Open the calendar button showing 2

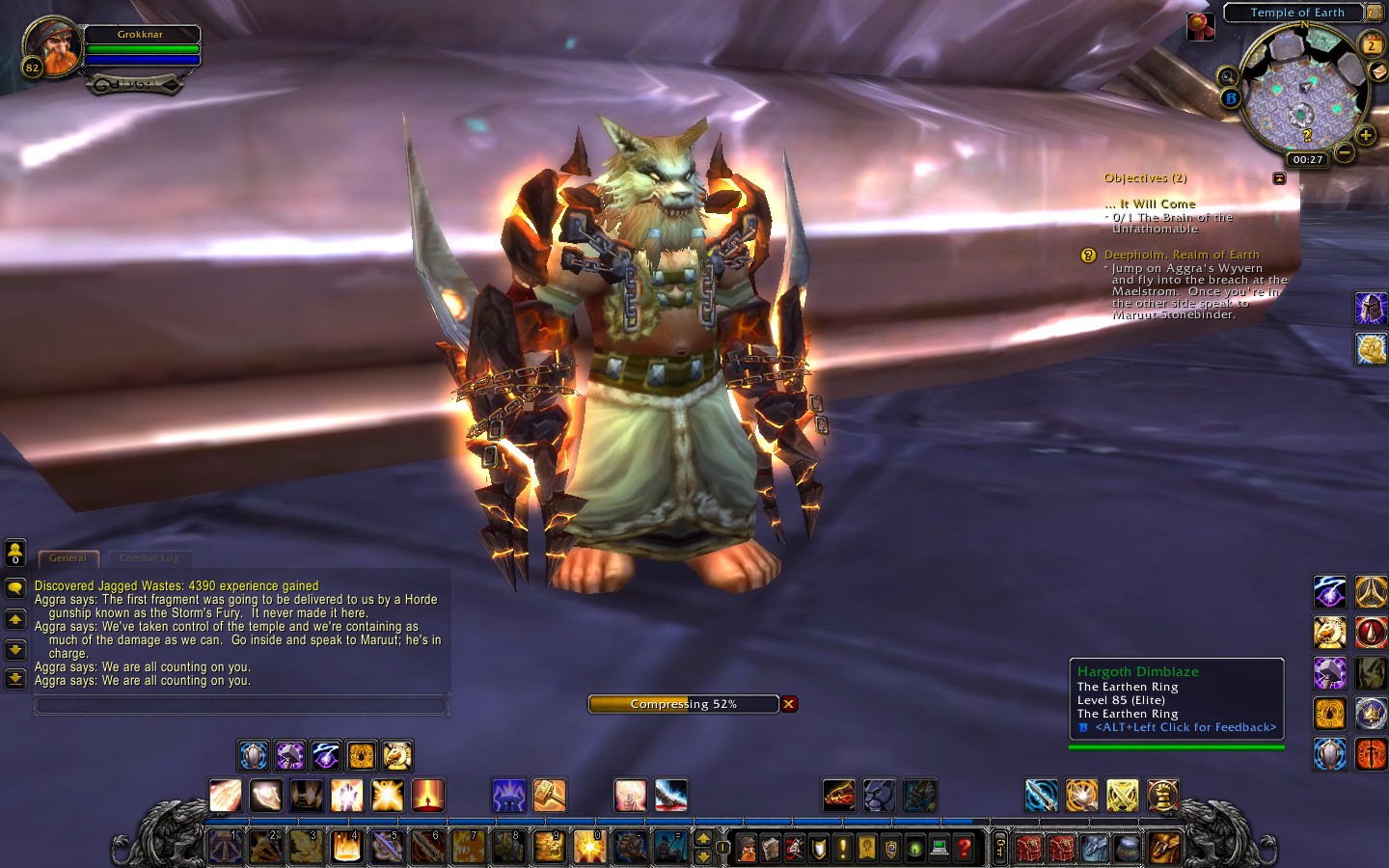[x=1371, y=44]
